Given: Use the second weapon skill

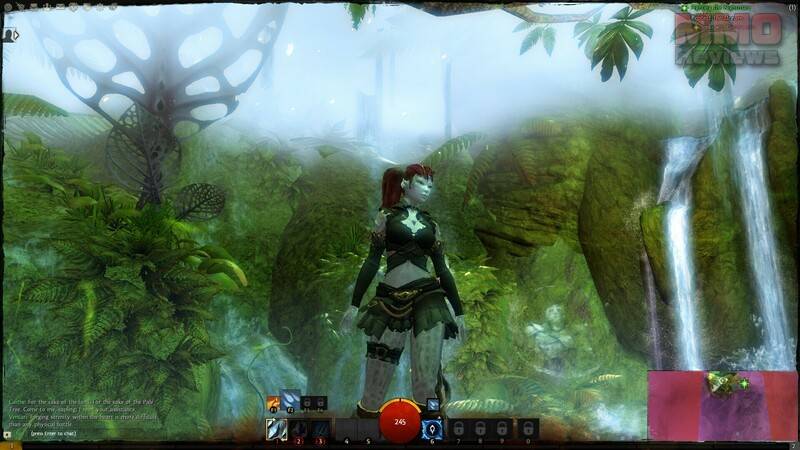Looking at the screenshot, I should [x=298, y=428].
